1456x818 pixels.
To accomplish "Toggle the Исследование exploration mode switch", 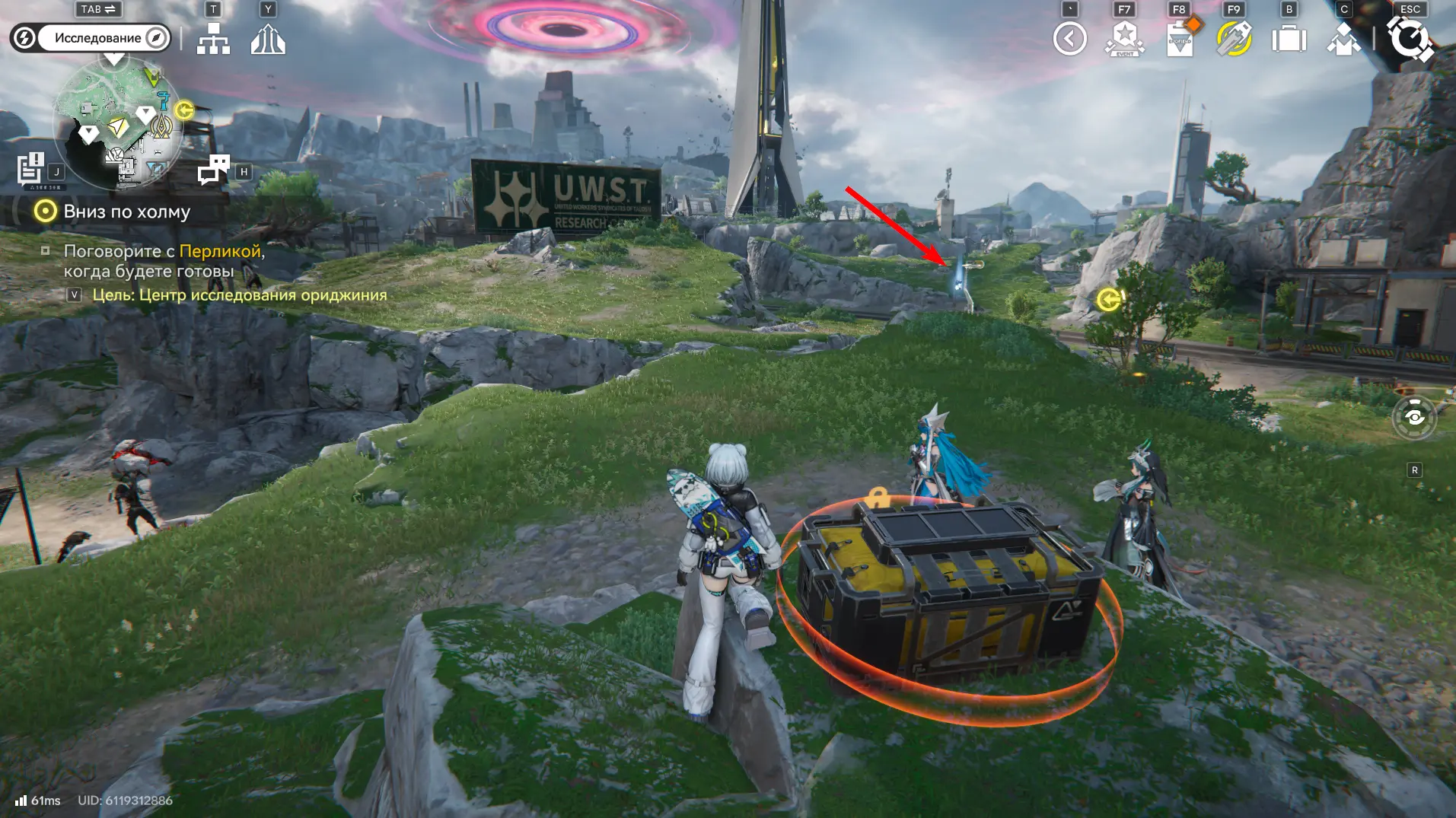I will click(x=91, y=38).
